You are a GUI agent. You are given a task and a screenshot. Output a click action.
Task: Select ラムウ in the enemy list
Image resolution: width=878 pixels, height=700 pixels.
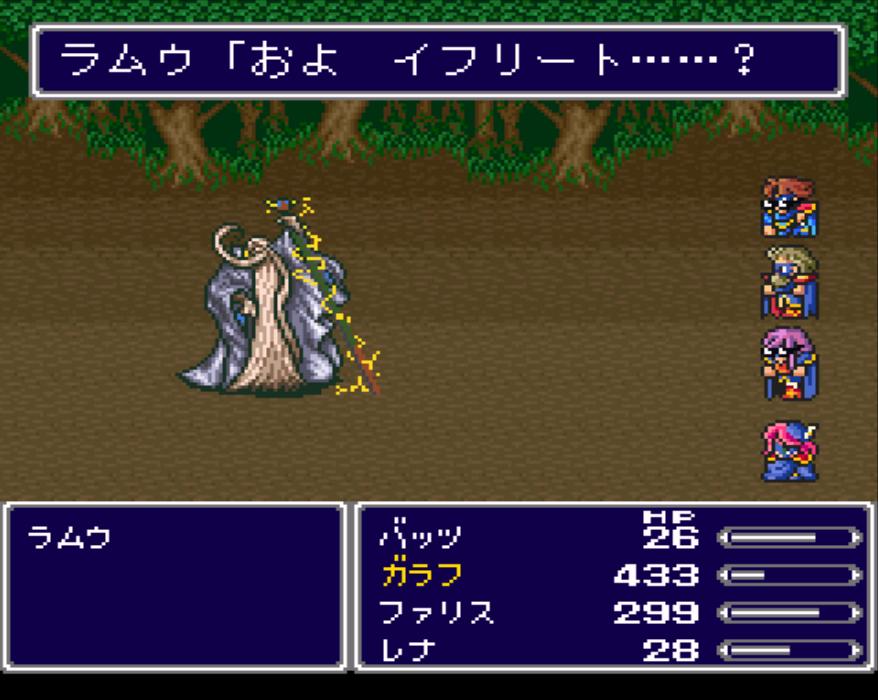tap(69, 539)
